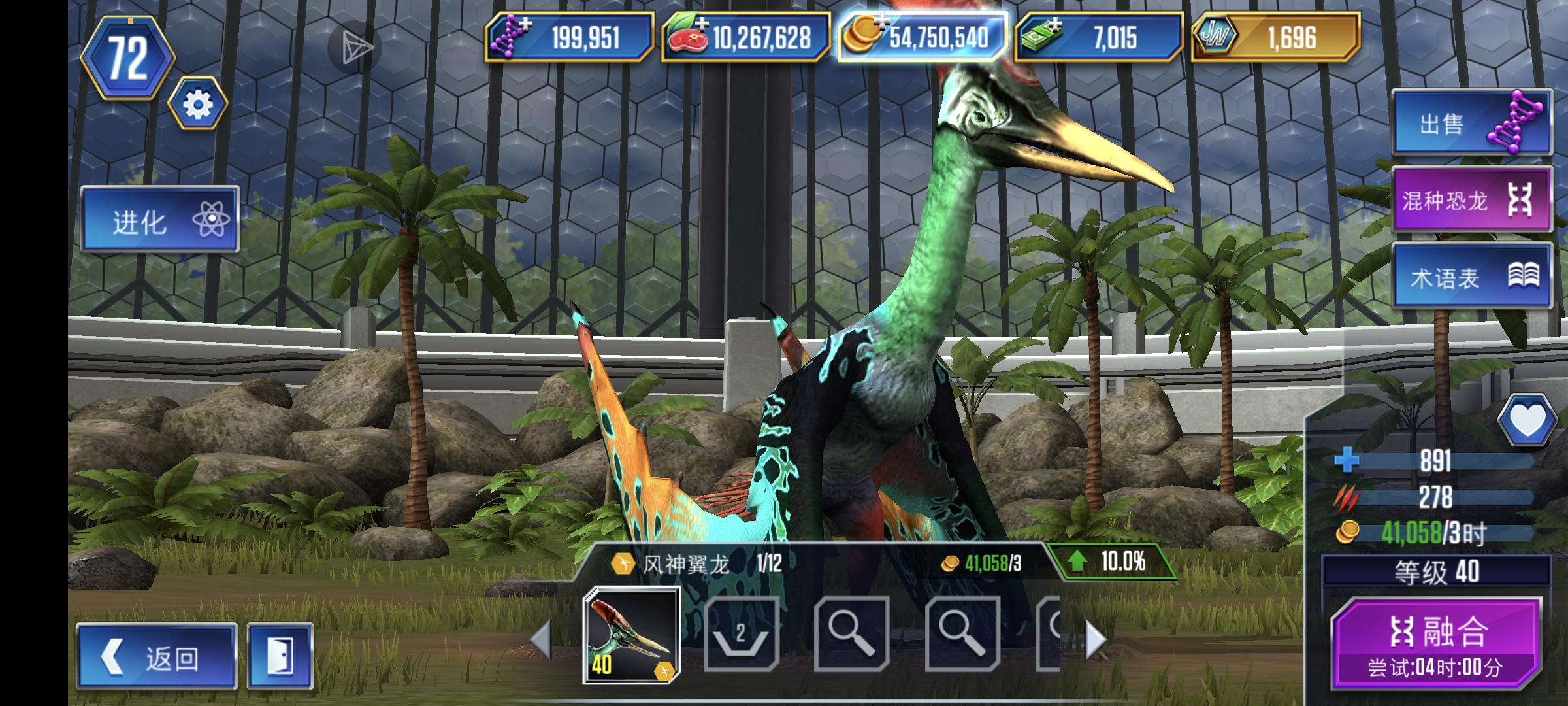The height and width of the screenshot is (706, 1568).
Task: Show the 术语表 glossary
Action: (x=1471, y=277)
